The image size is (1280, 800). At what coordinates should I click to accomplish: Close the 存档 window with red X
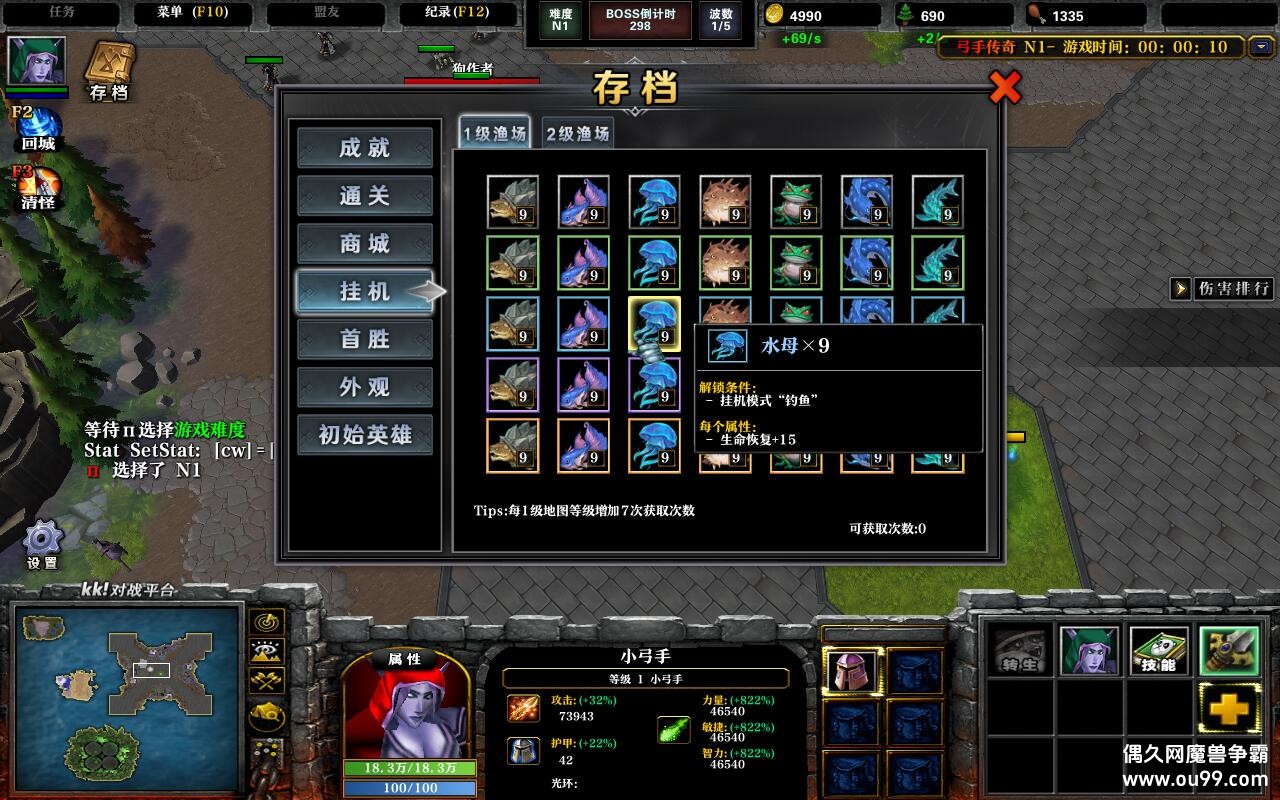(x=1005, y=88)
